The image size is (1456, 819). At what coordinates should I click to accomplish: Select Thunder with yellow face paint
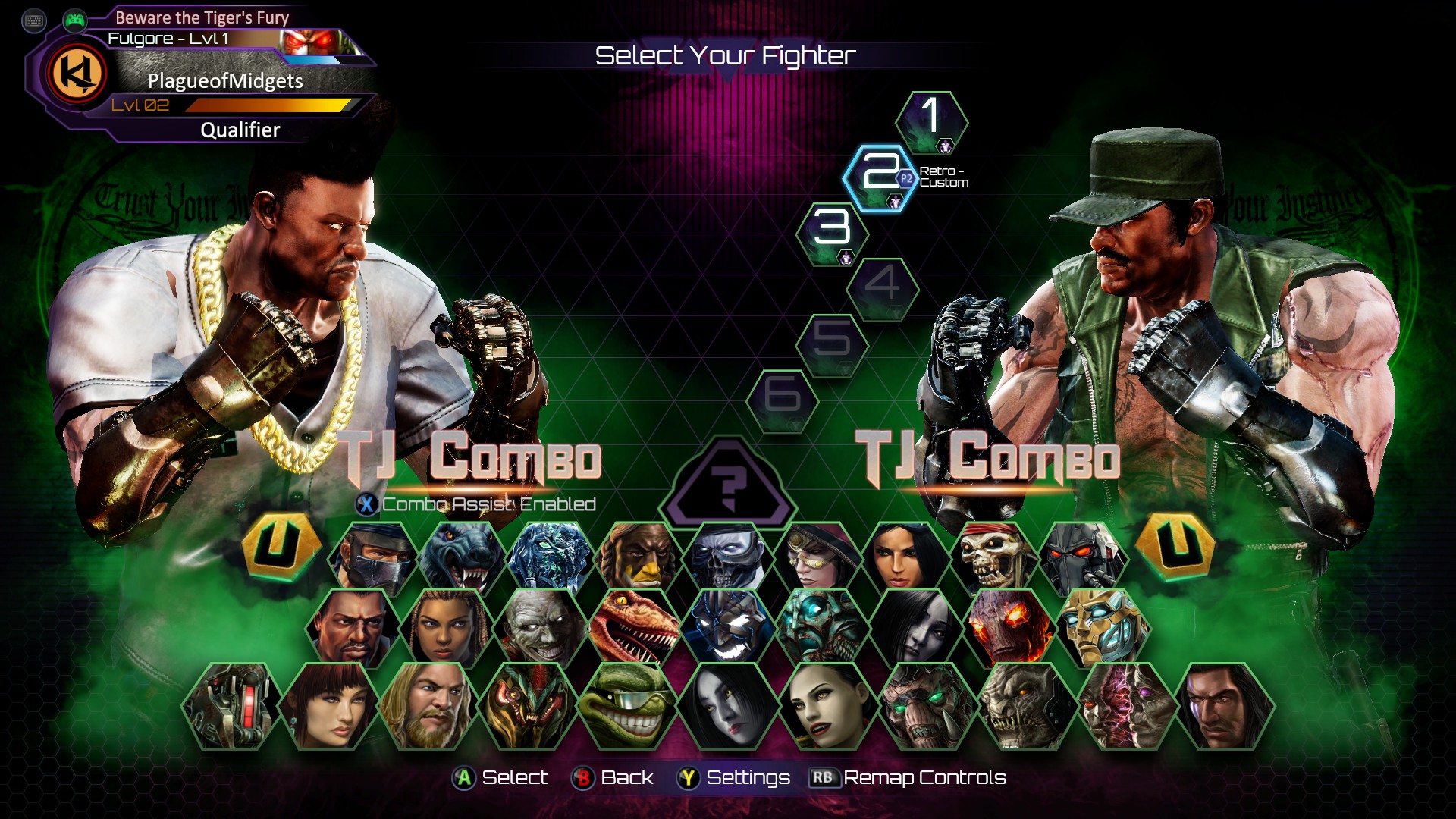coord(639,557)
